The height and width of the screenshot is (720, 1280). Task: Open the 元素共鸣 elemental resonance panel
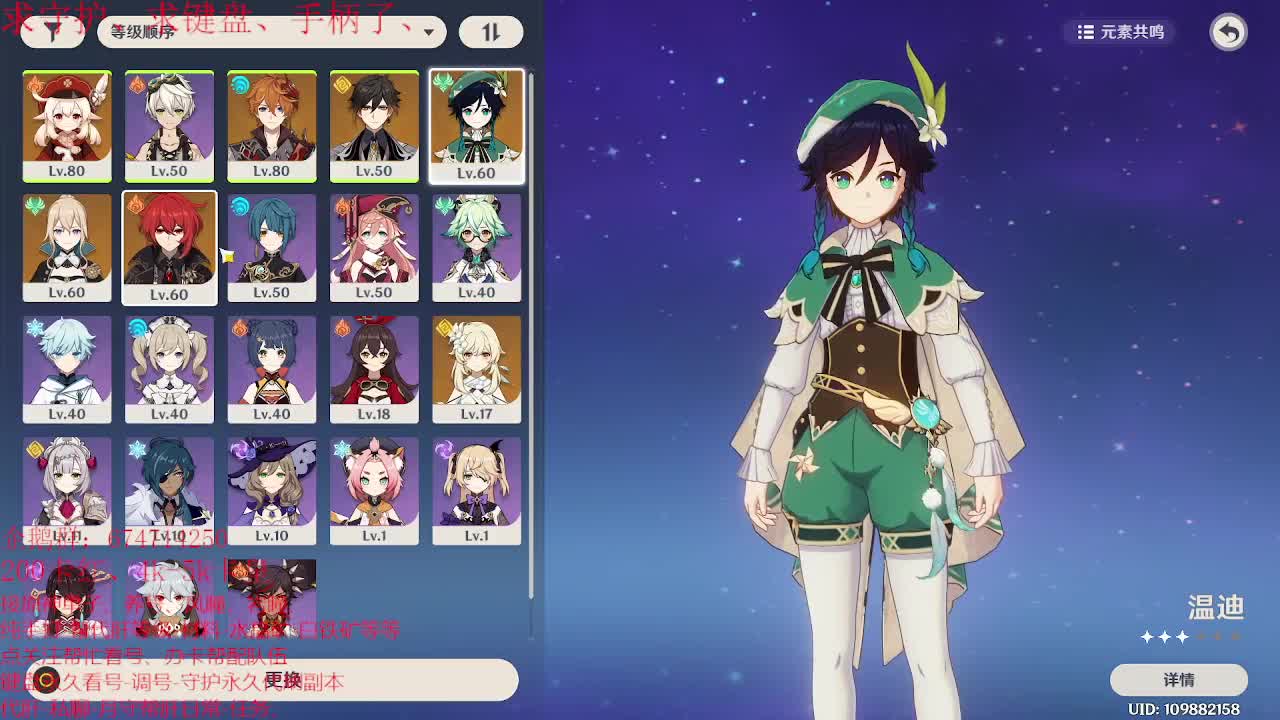[x=1121, y=32]
